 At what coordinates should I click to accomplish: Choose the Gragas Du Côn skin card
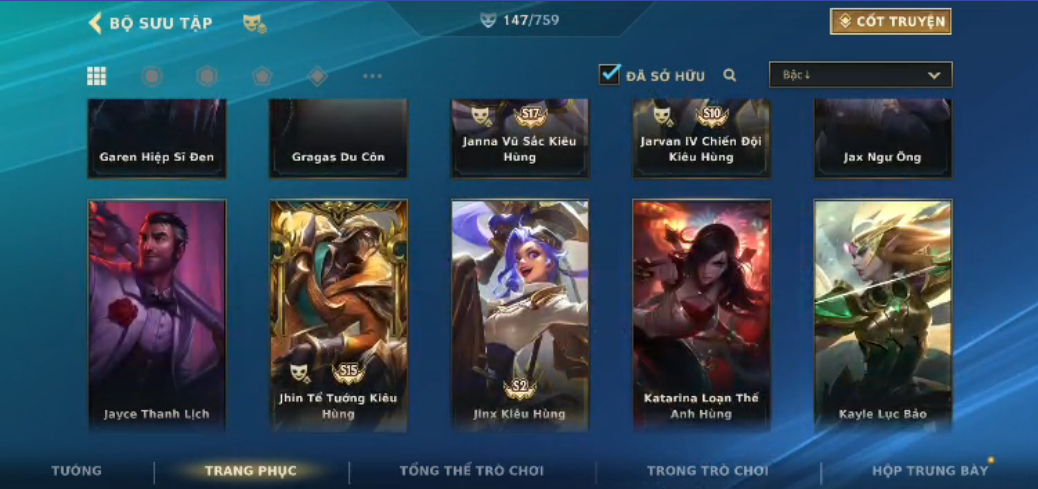pyautogui.click(x=338, y=138)
